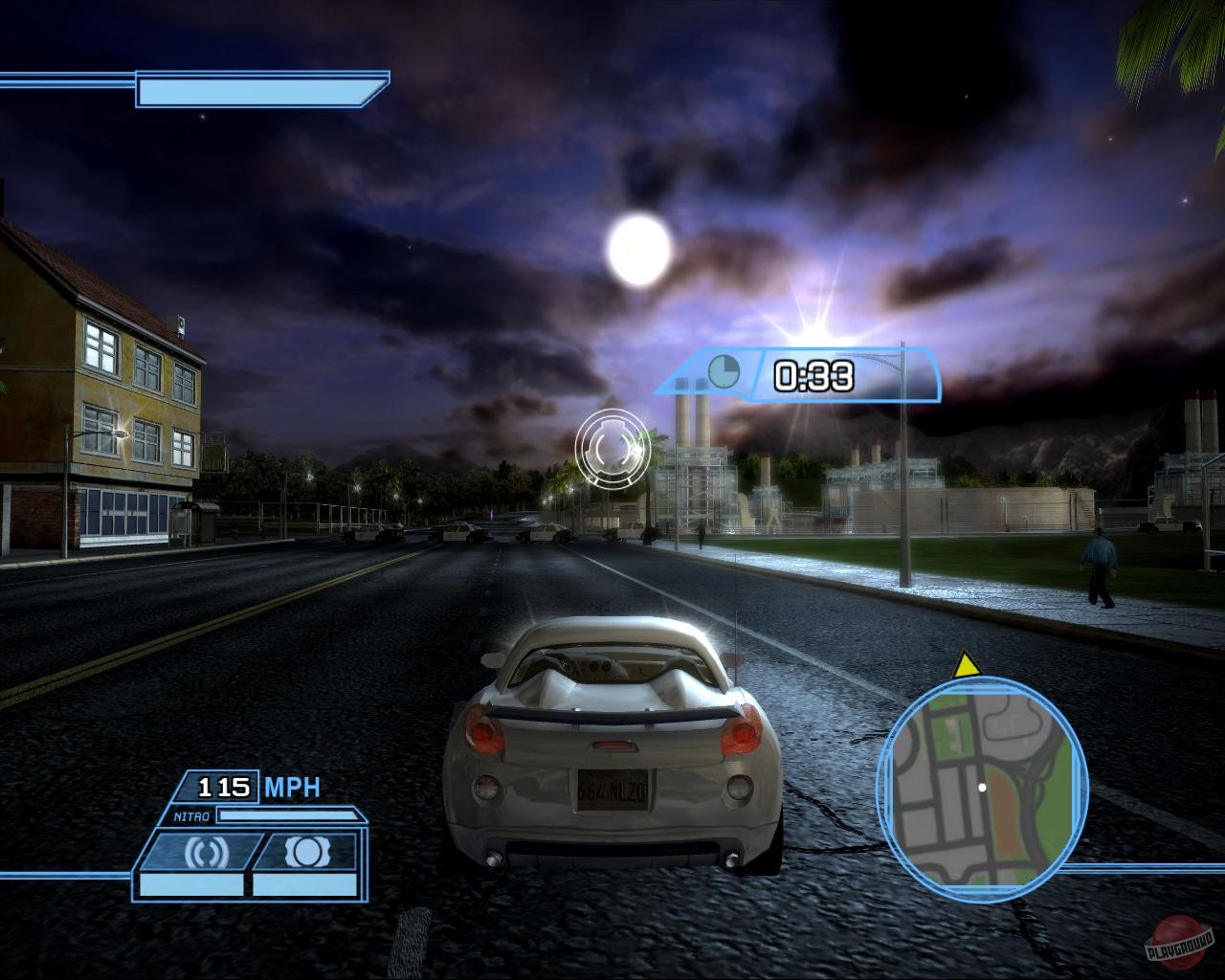Toggle the left ability's readiness bar
Viewport: 1225px width, 980px height.
coord(189,884)
